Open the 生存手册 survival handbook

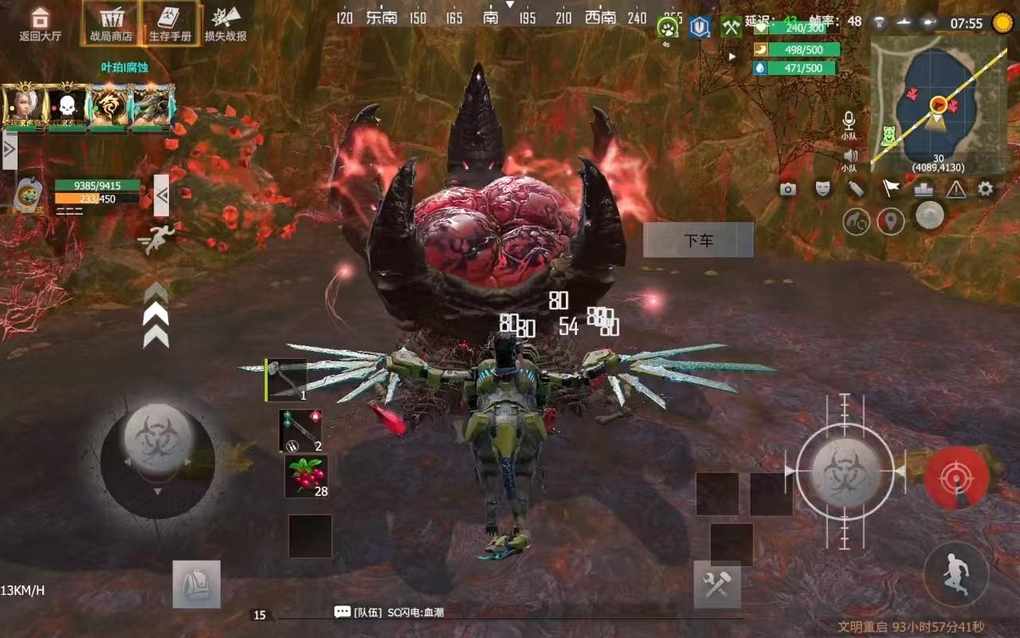[171, 23]
